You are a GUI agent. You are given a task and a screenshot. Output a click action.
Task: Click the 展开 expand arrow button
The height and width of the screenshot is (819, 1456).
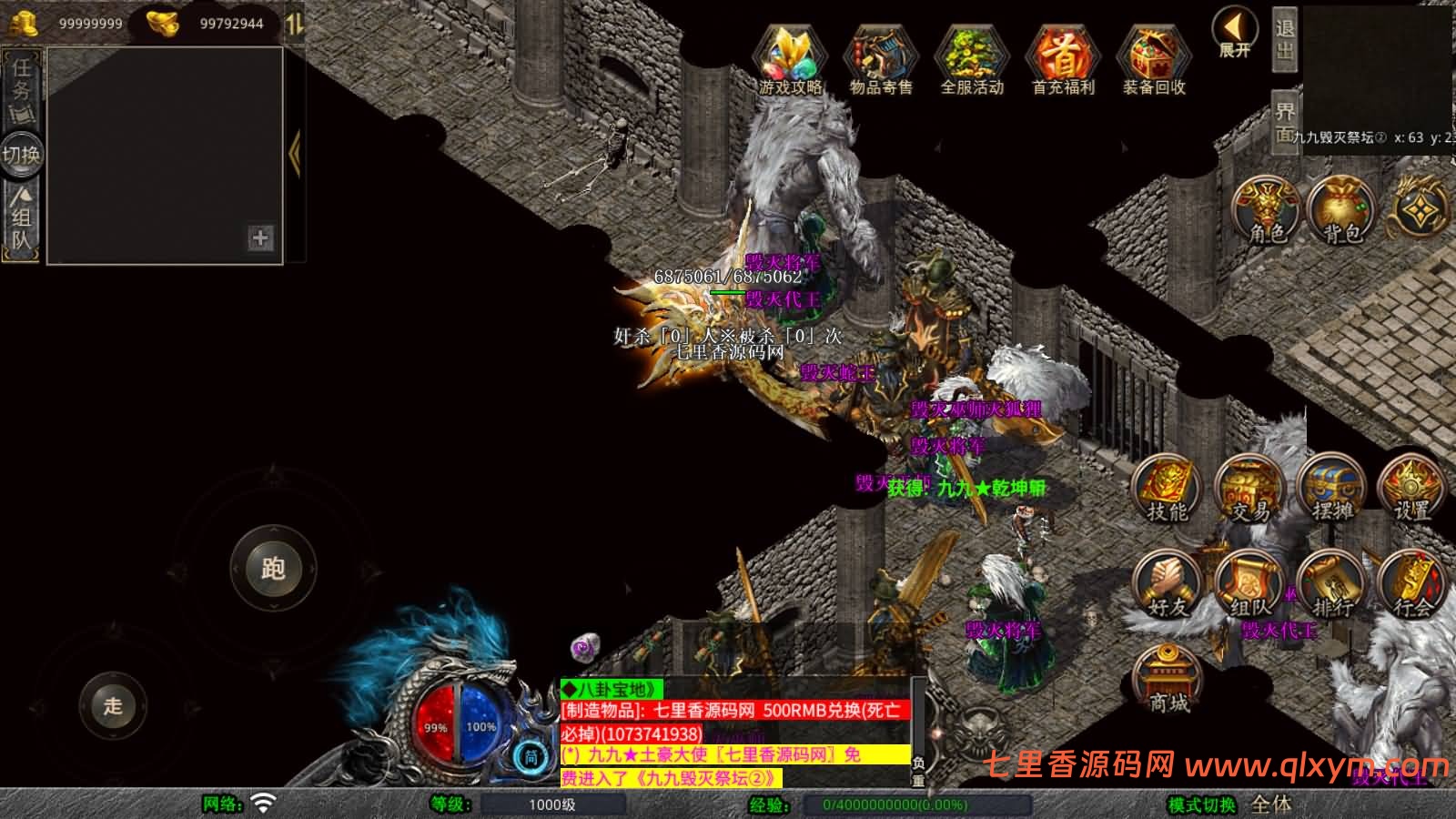tap(1235, 33)
